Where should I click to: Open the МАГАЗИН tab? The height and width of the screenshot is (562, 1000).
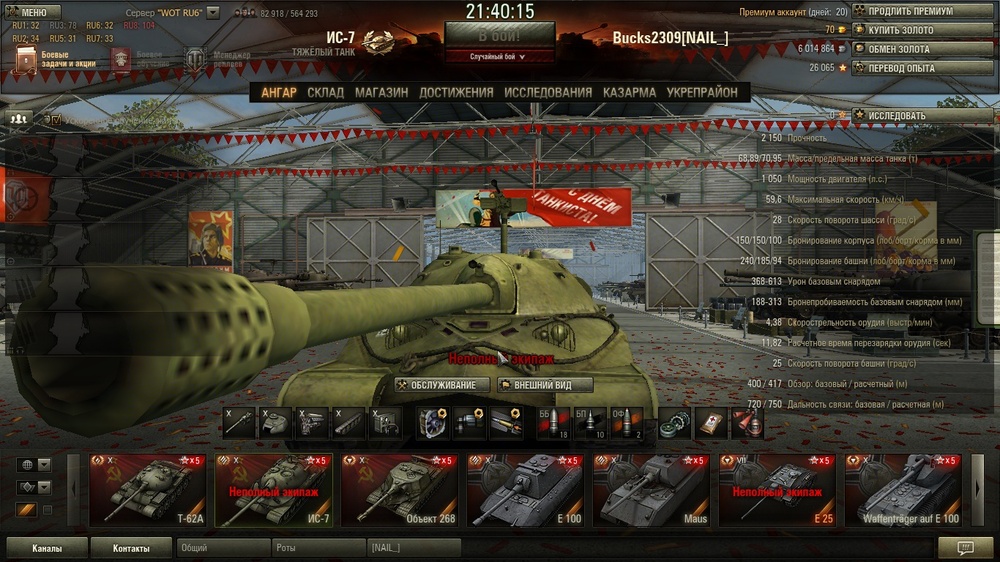click(x=381, y=92)
